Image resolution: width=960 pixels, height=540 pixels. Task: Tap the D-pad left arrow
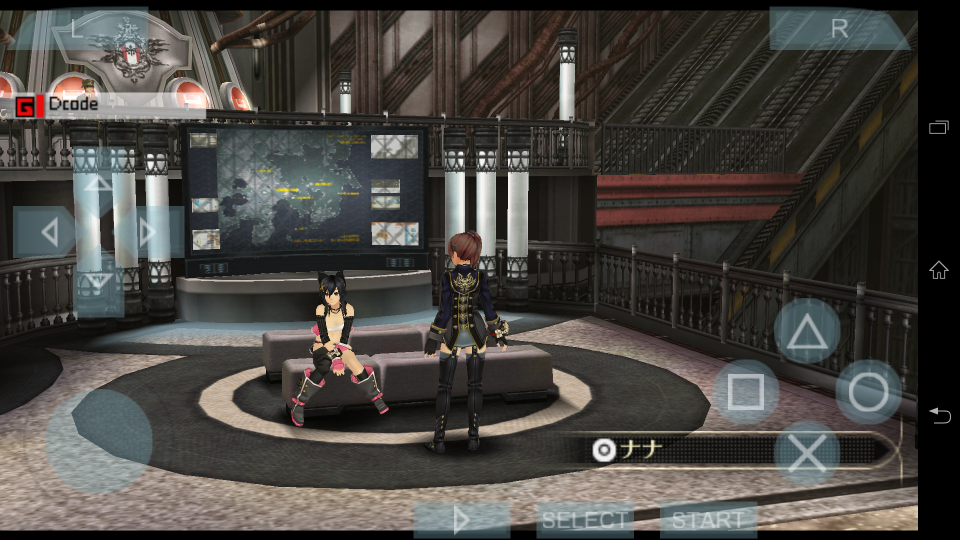(46, 233)
